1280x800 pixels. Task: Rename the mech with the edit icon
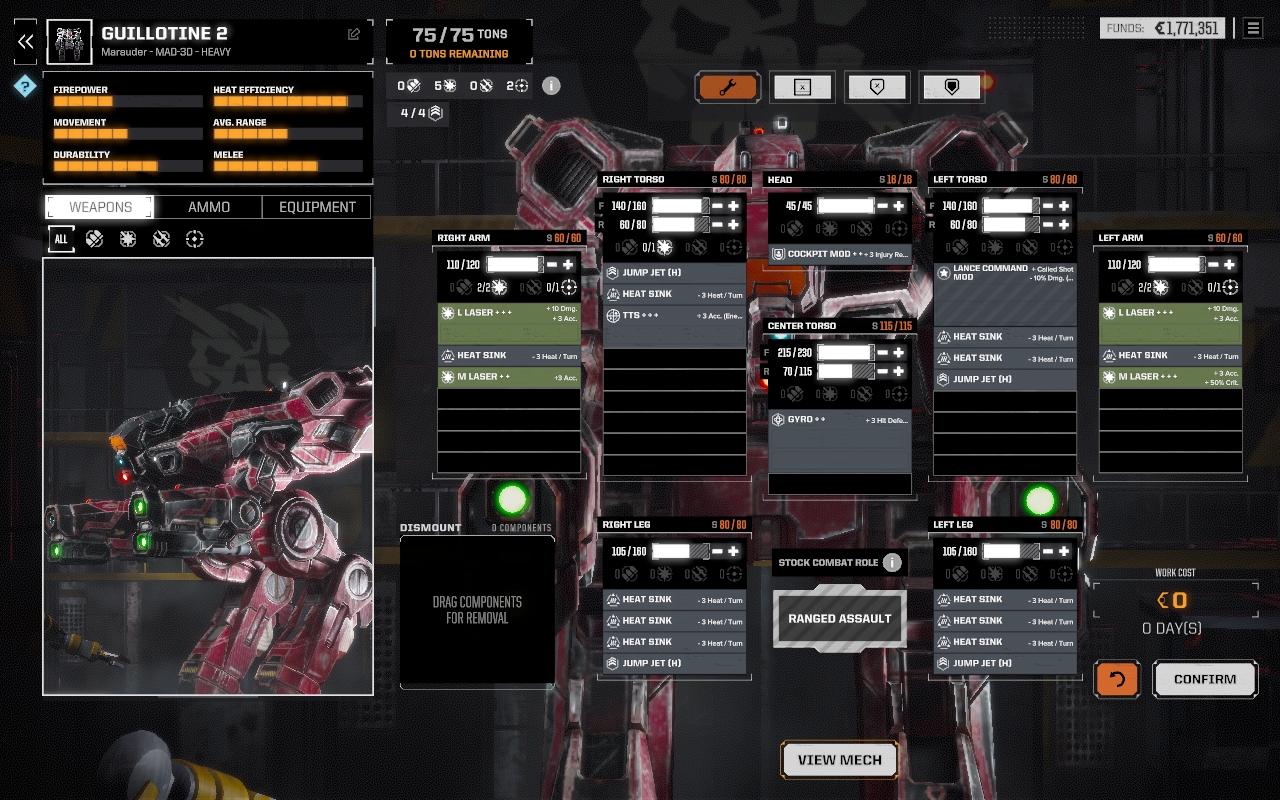point(354,34)
